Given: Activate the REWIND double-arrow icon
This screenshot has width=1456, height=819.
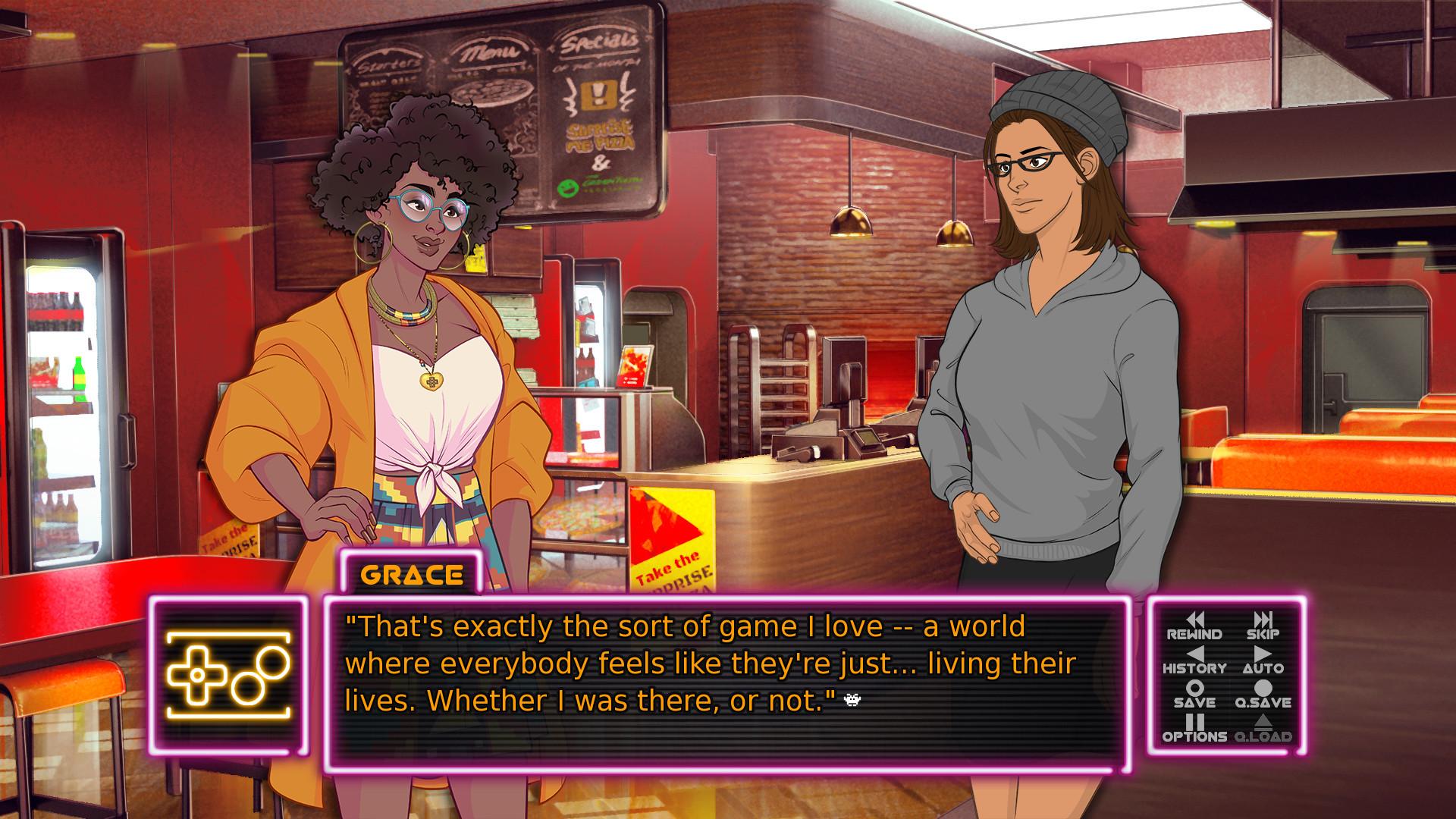Looking at the screenshot, I should 1197,619.
